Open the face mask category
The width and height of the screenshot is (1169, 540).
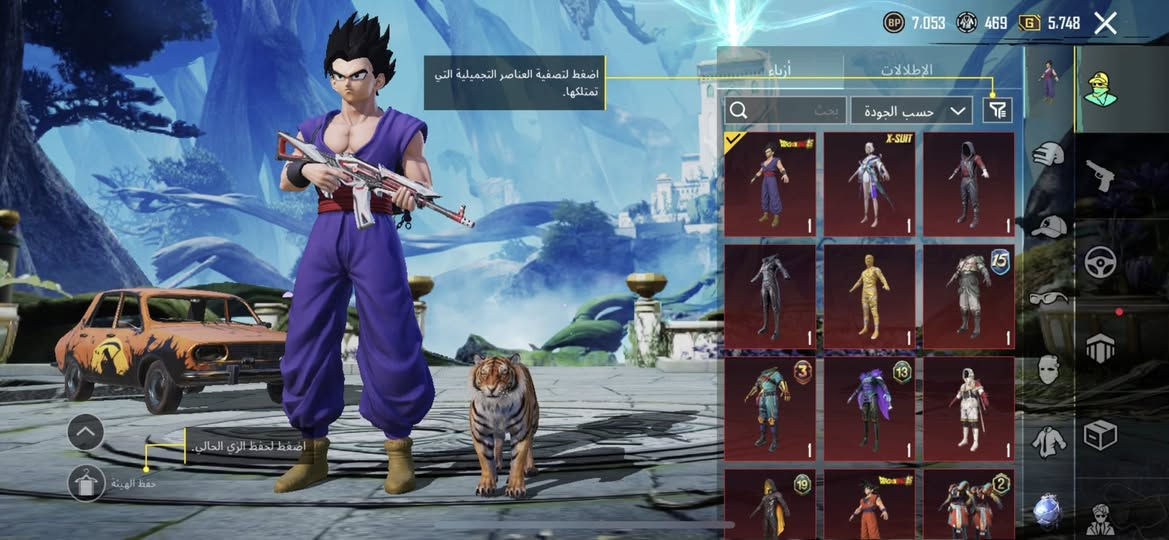coord(1048,369)
